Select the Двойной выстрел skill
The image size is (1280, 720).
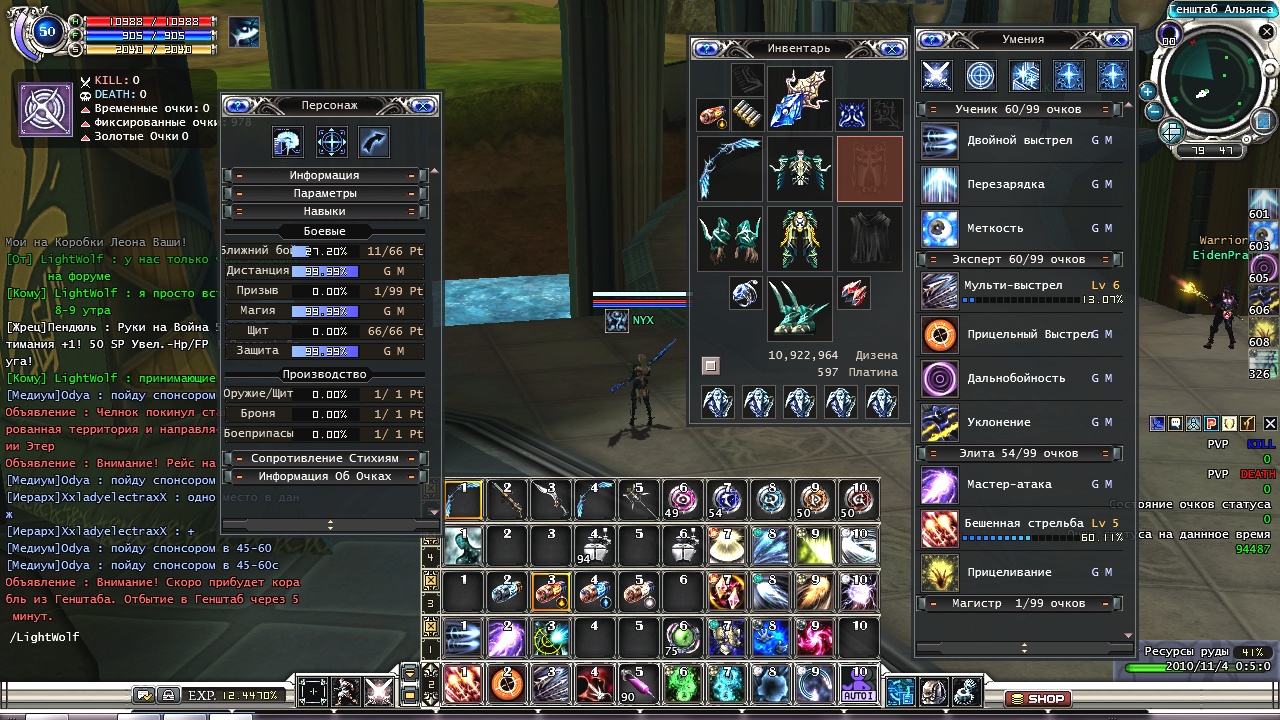940,141
